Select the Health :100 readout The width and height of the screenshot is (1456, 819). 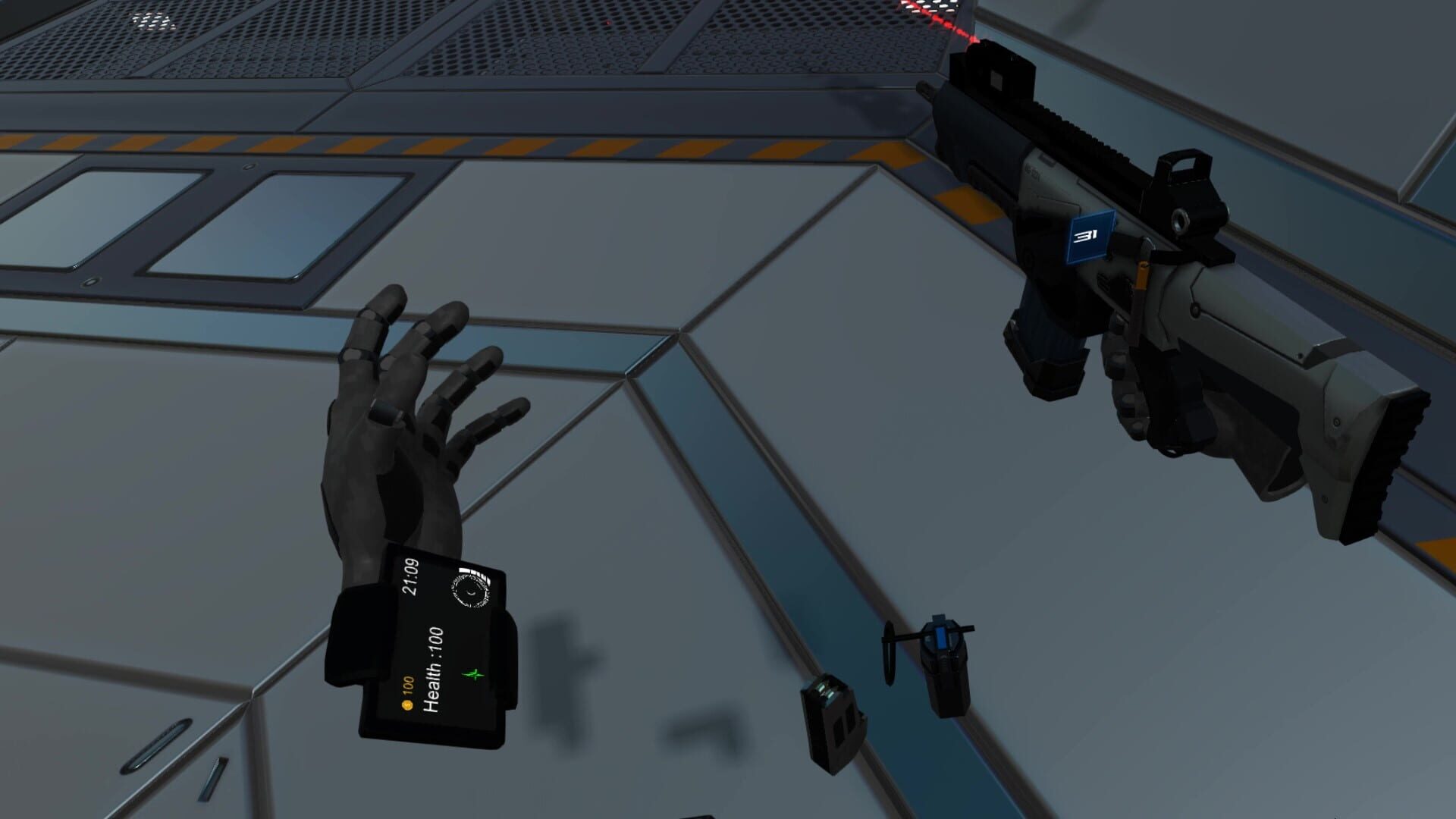(x=434, y=668)
